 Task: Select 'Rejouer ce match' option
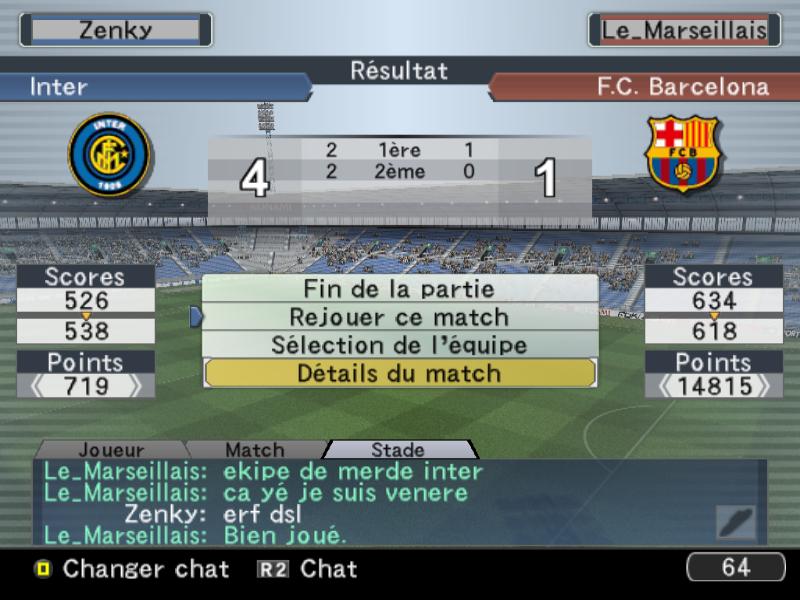(x=399, y=317)
